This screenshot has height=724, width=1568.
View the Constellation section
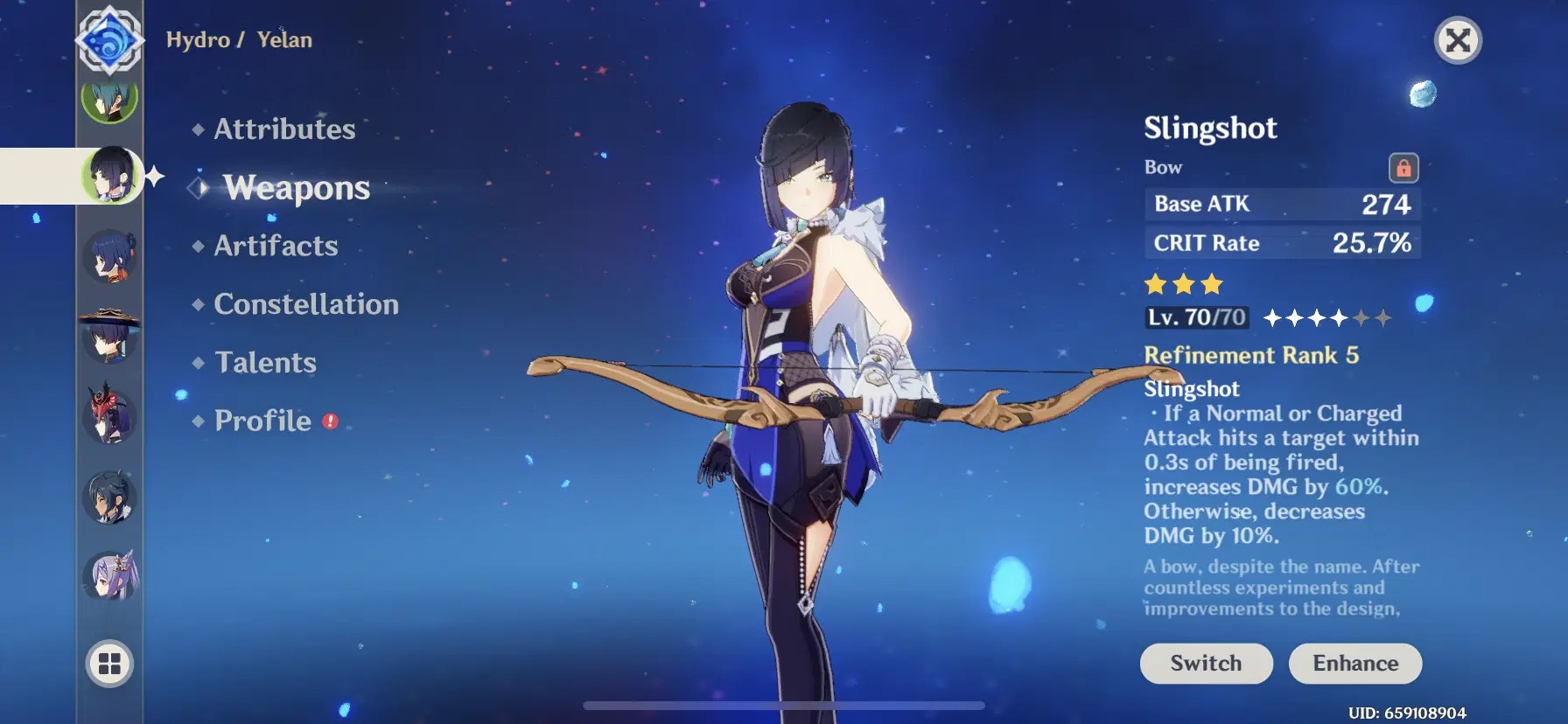tap(305, 303)
